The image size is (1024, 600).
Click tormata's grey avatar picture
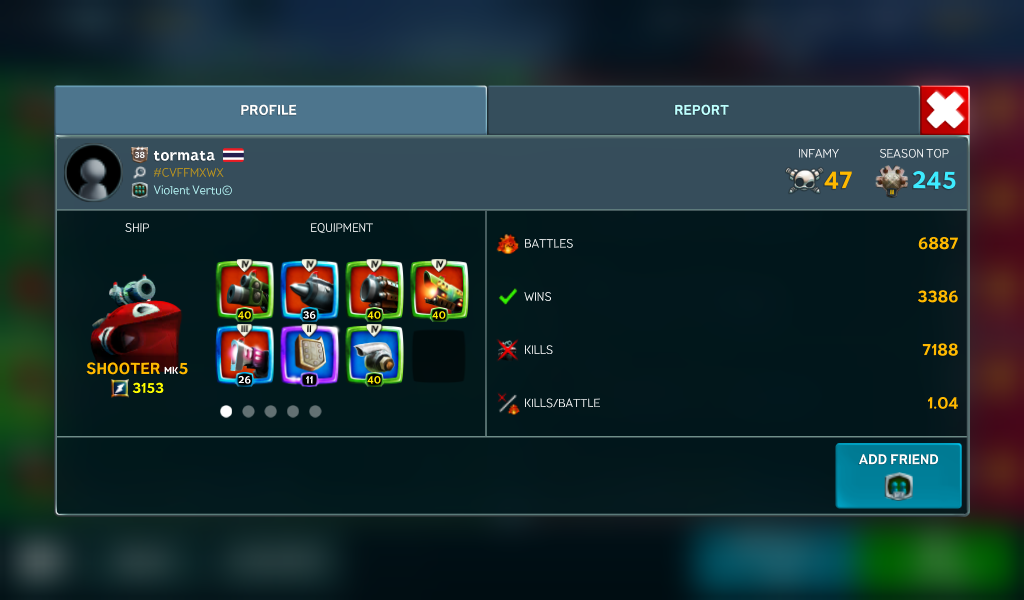click(93, 172)
